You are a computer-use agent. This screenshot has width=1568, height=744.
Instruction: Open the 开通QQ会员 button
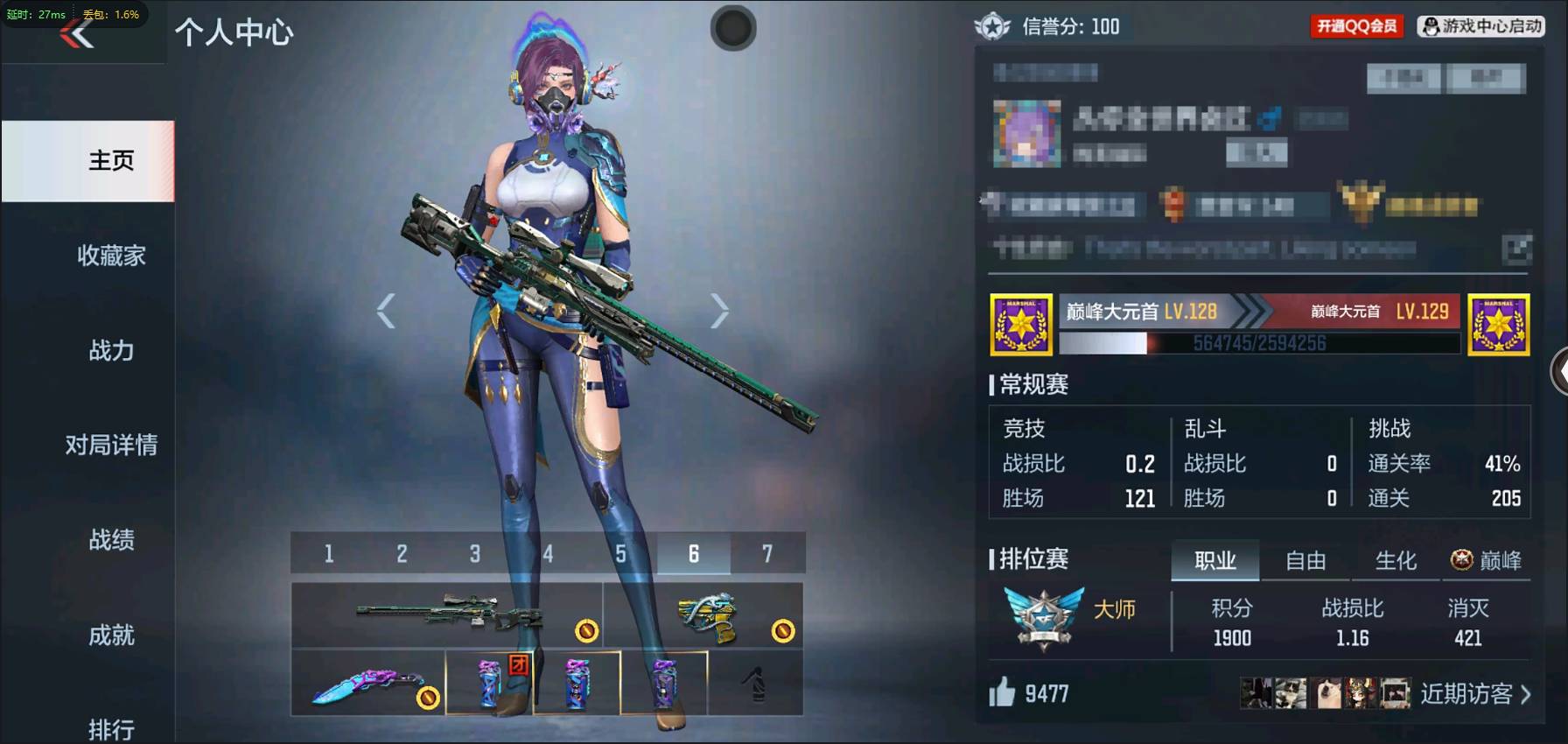pyautogui.click(x=1356, y=26)
